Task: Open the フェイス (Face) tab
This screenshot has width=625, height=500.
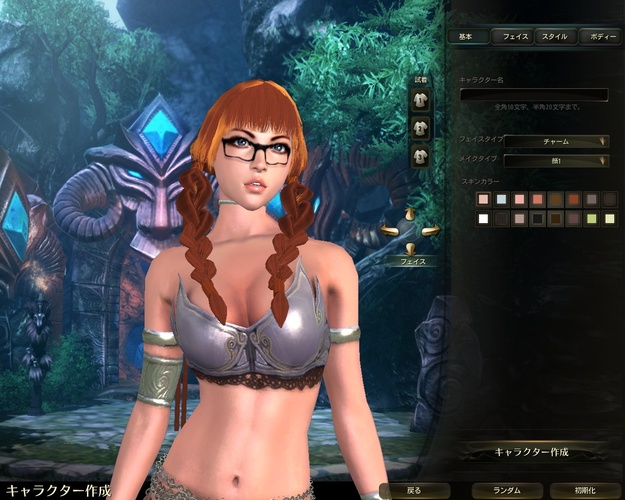Action: [x=516, y=36]
